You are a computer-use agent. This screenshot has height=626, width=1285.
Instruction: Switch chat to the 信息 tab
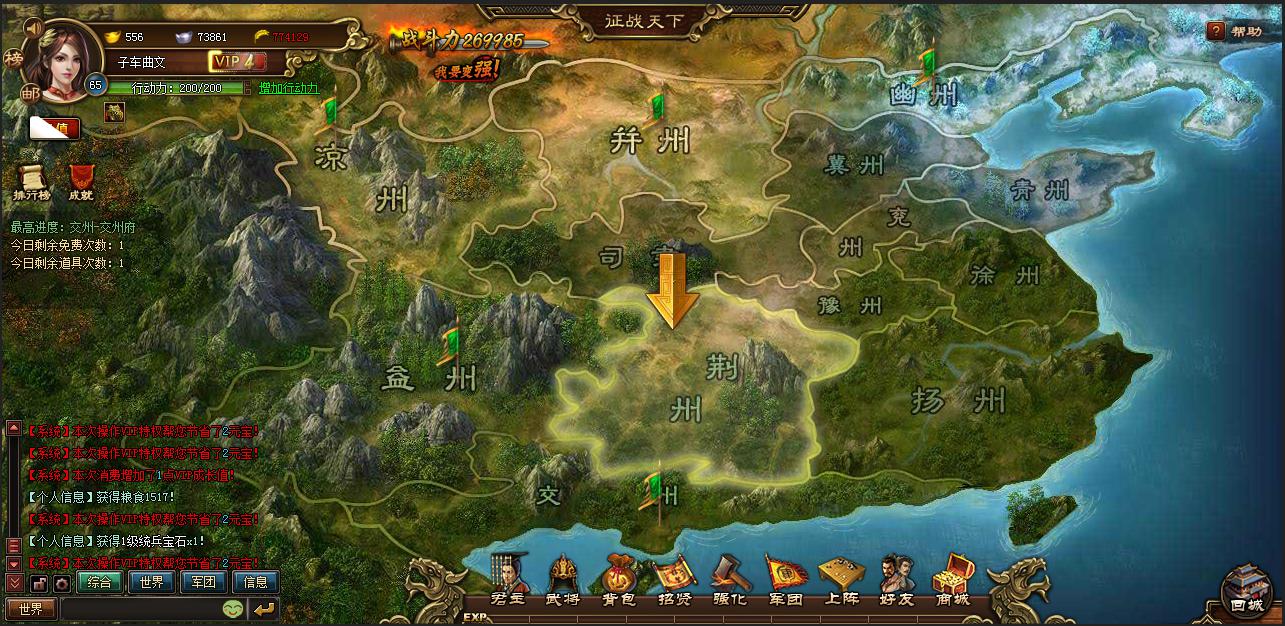pos(255,582)
